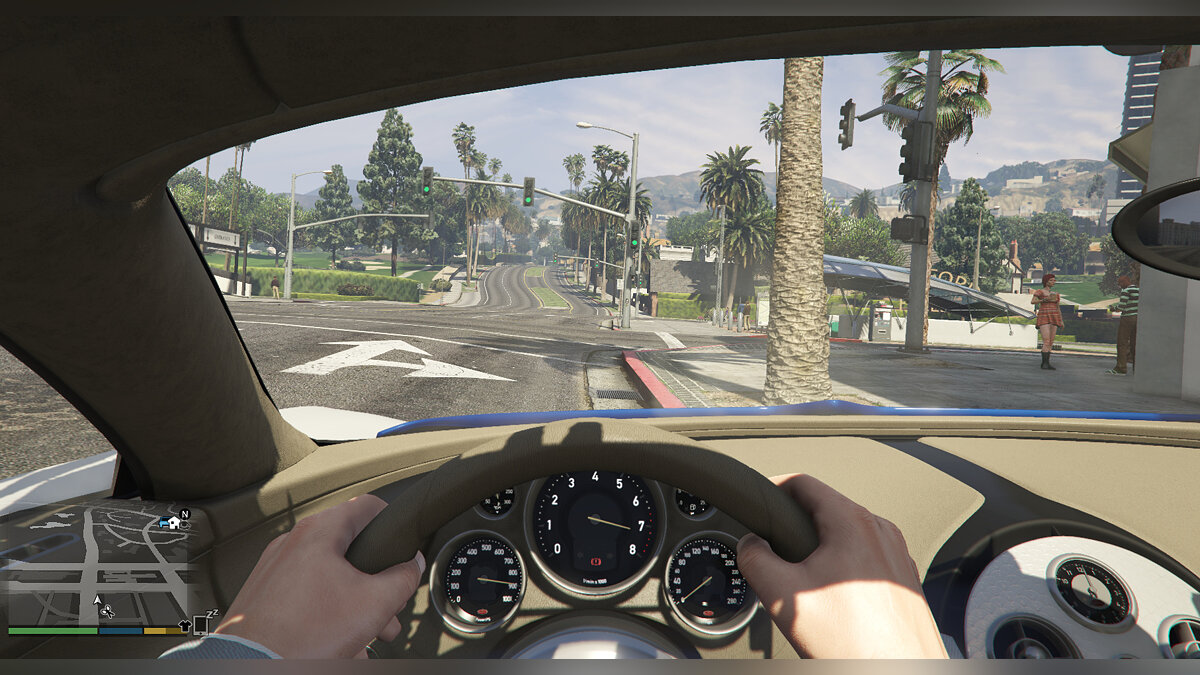Click the sleeping phone icon
The image size is (1200, 675).
pyautogui.click(x=201, y=625)
